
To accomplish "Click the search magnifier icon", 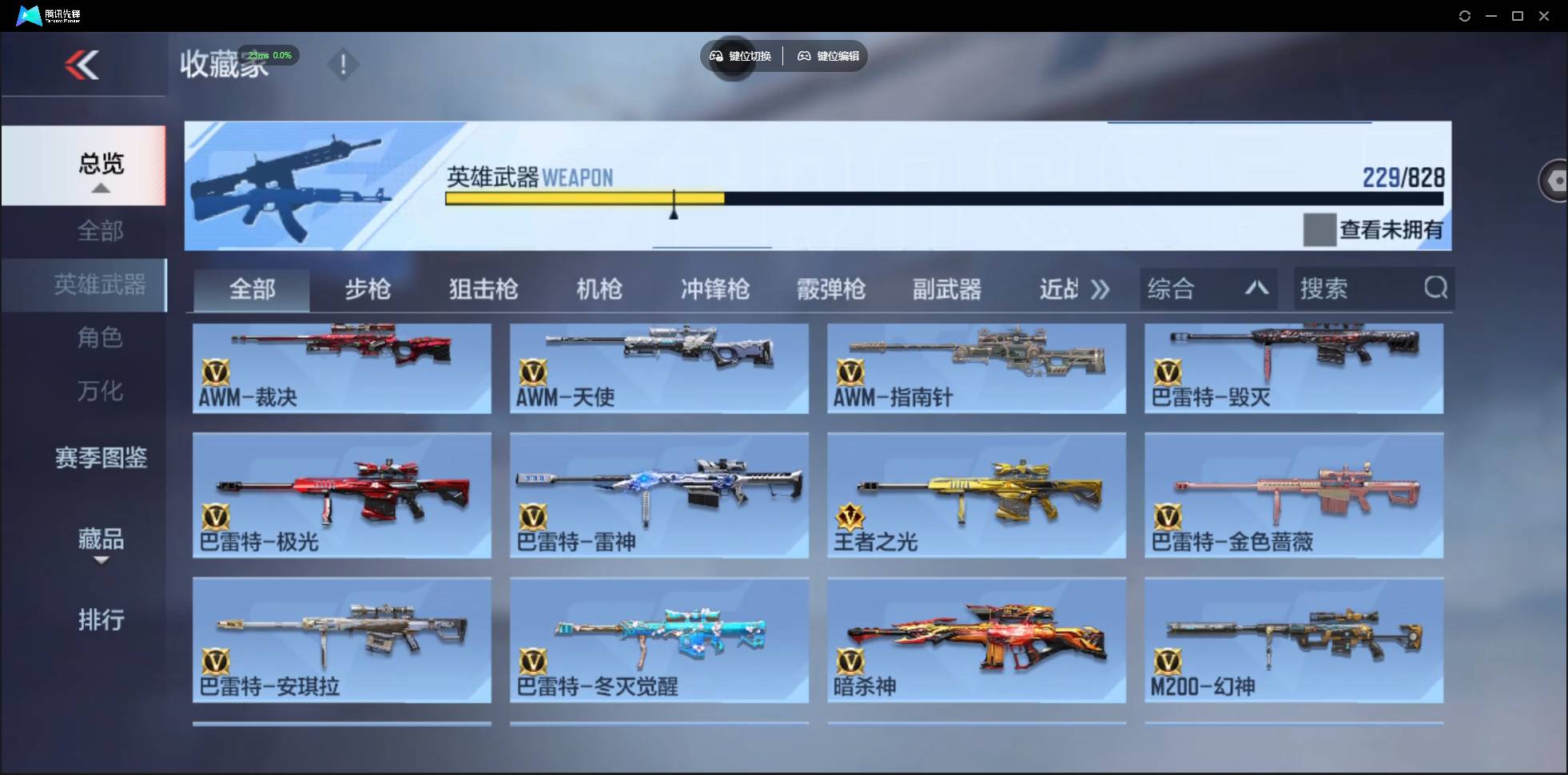I will coord(1436,288).
